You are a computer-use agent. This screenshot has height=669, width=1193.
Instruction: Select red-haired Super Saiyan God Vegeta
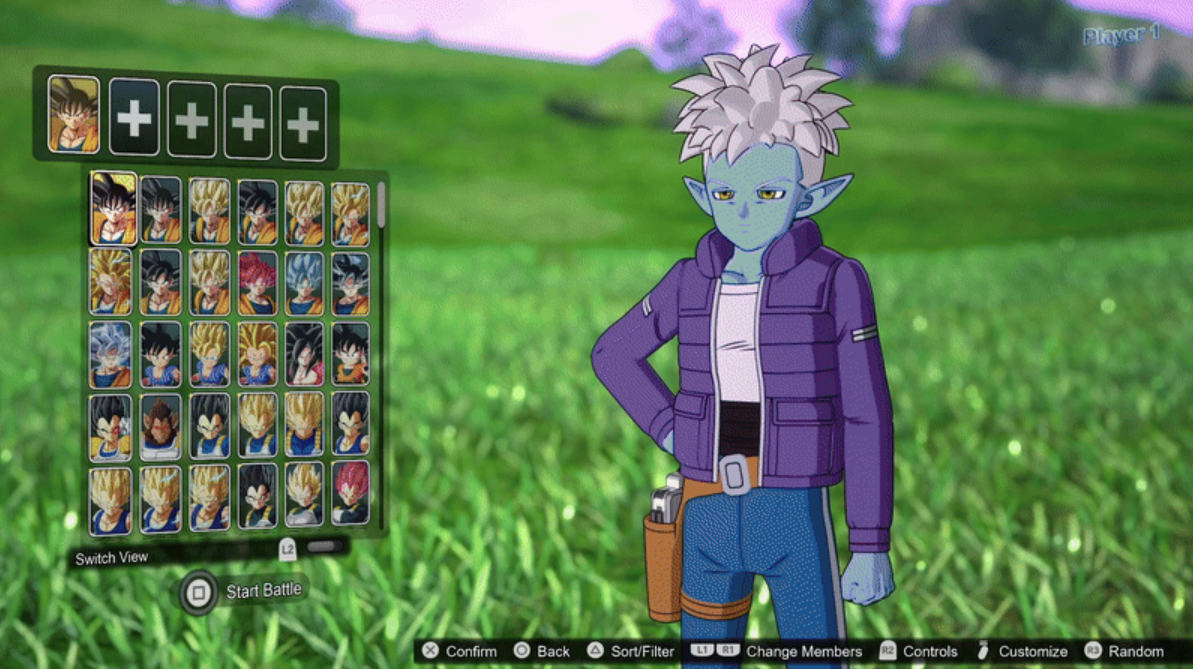(x=351, y=495)
